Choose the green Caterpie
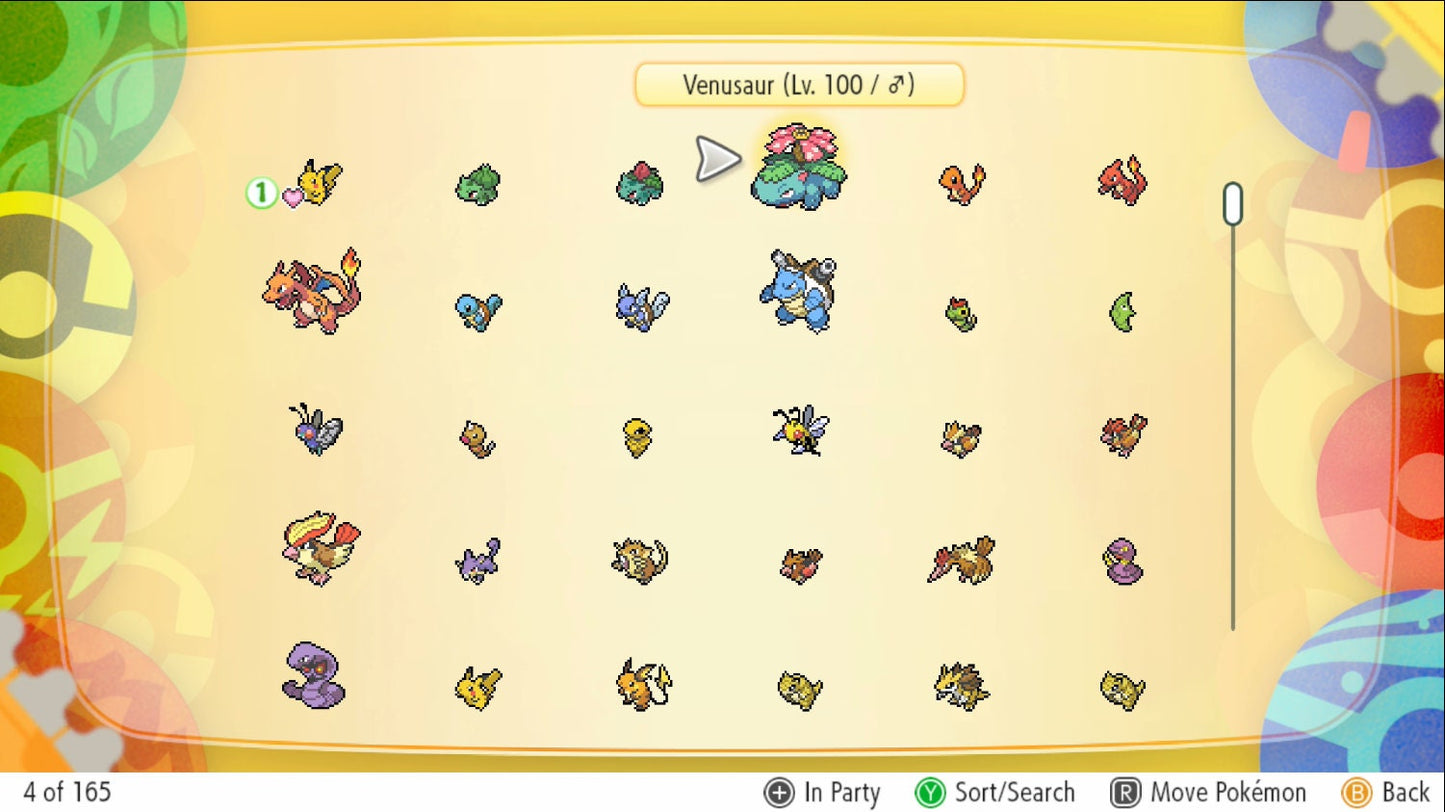Viewport: 1445px width, 812px height. point(961,314)
